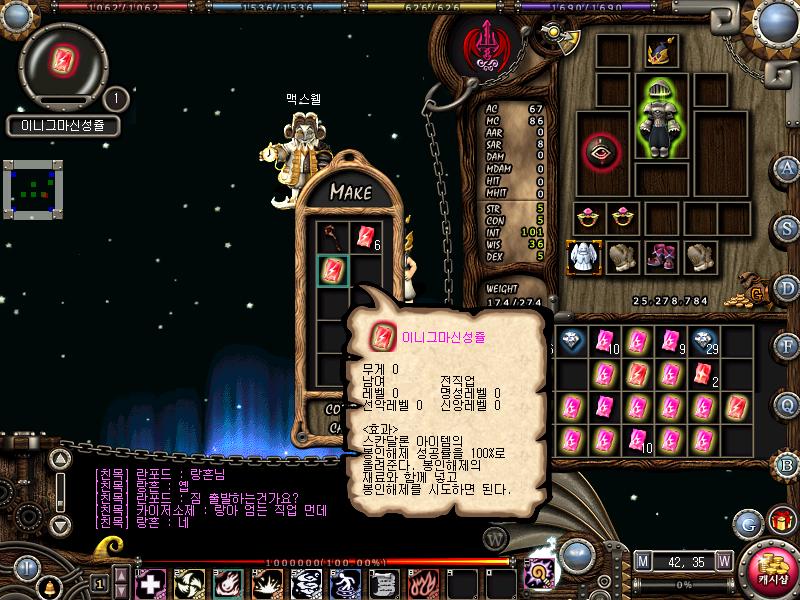
Task: Select the equipped pink boots slot
Action: (x=660, y=256)
